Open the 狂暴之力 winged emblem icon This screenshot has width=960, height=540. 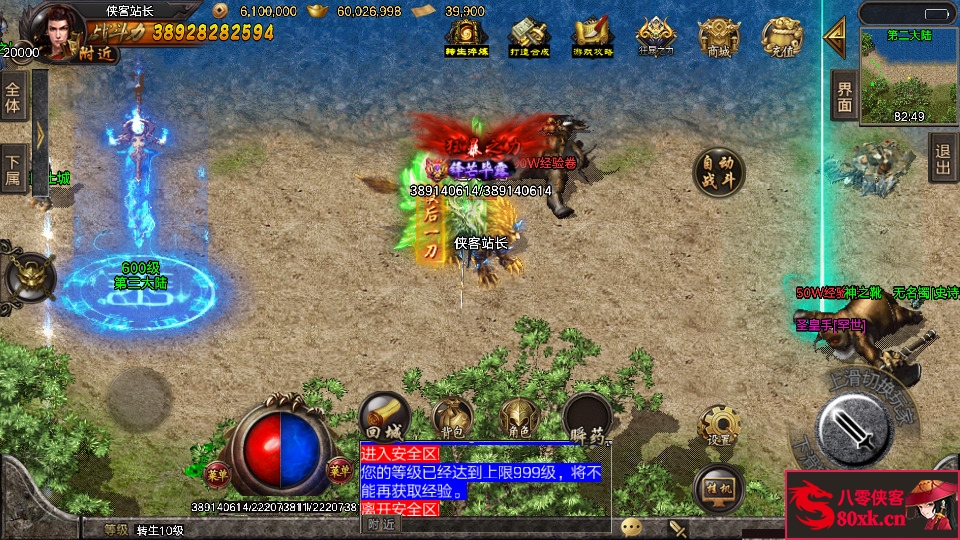[x=655, y=39]
